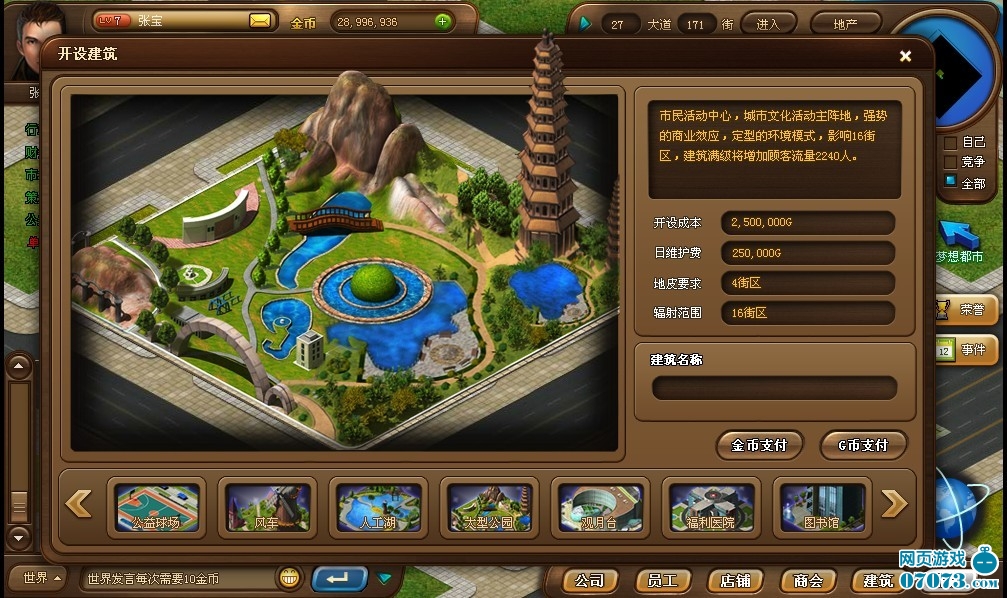Close the 开设建筑 dialog
Image resolution: width=1007 pixels, height=598 pixels.
coord(905,56)
